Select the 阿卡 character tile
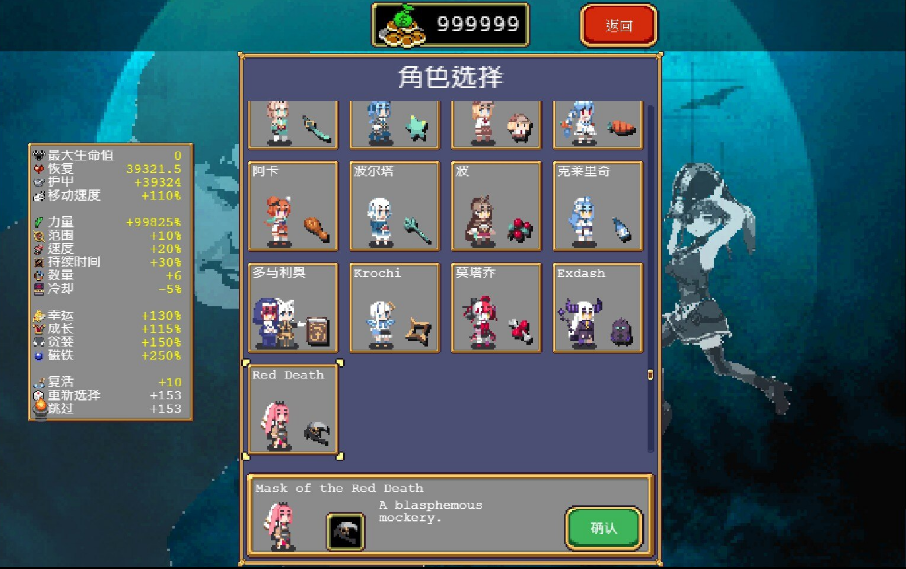Screen dimensions: 906x569 pyautogui.click(x=294, y=206)
